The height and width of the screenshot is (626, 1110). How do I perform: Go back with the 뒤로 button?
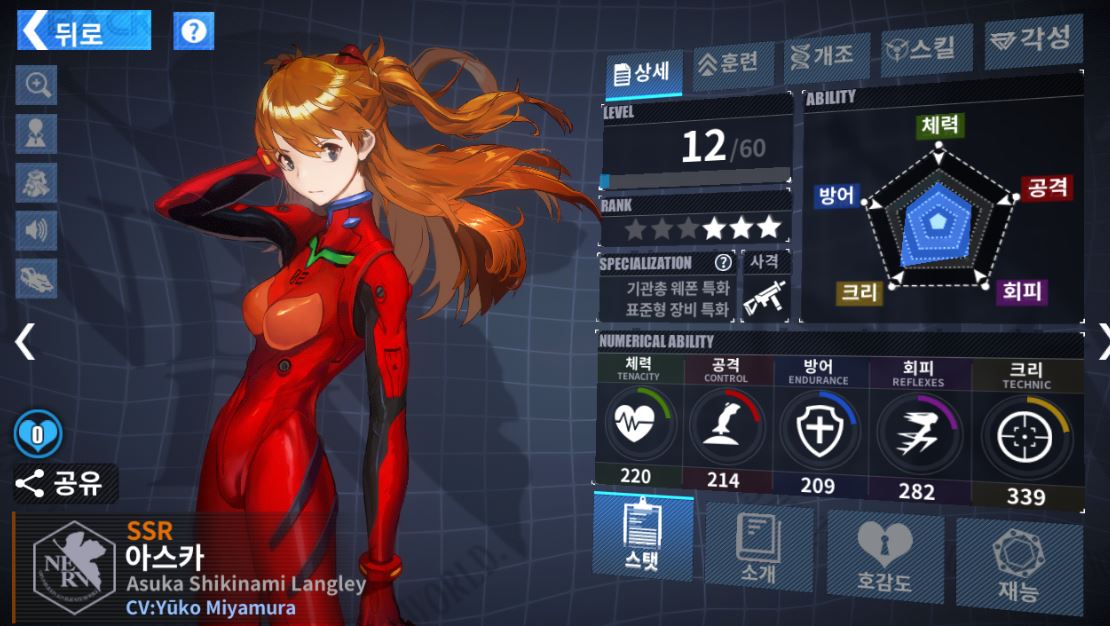pyautogui.click(x=84, y=30)
